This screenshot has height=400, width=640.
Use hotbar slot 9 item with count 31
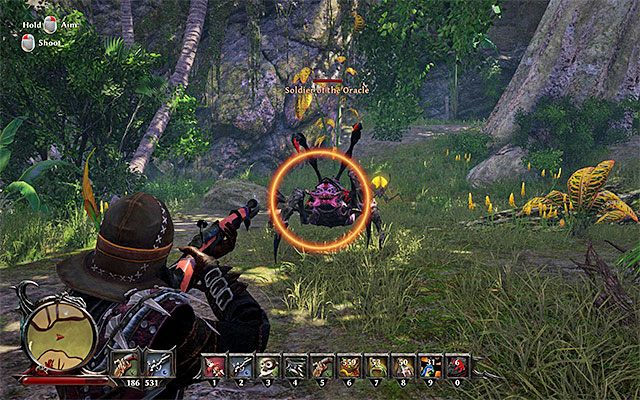[431, 365]
